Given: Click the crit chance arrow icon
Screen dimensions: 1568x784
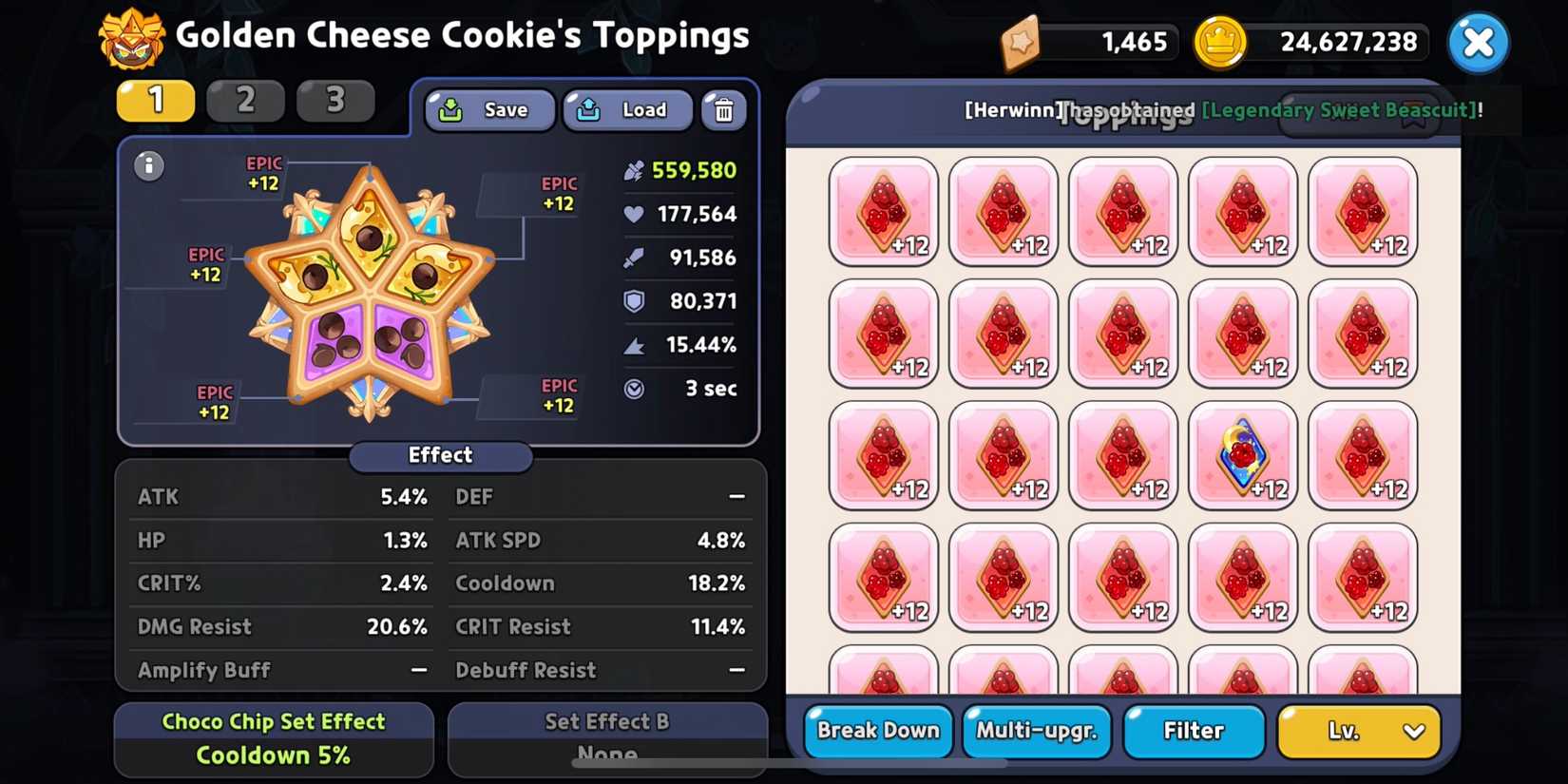Looking at the screenshot, I should 634,345.
